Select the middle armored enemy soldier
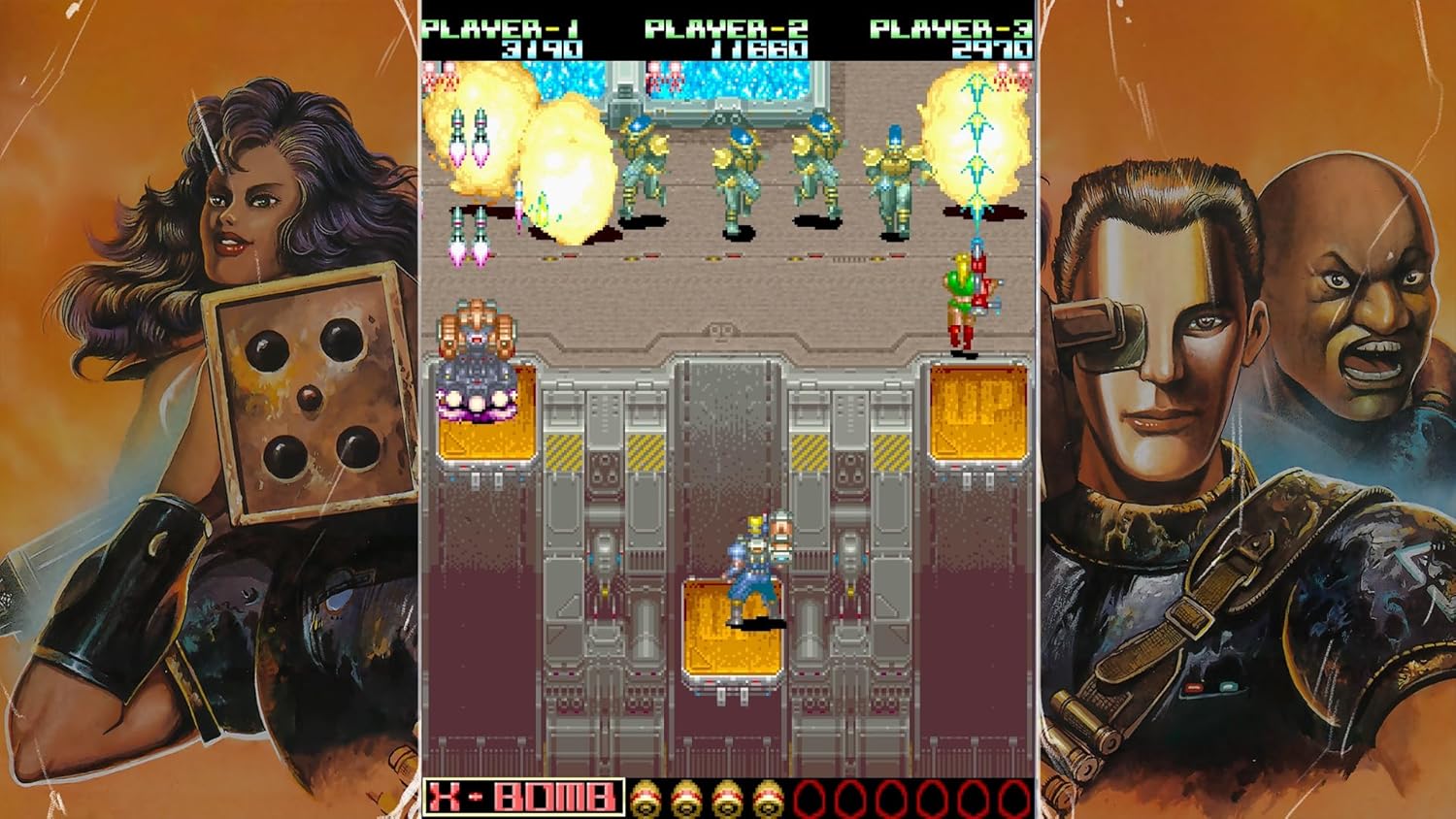Viewport: 1456px width, 819px height. click(736, 170)
